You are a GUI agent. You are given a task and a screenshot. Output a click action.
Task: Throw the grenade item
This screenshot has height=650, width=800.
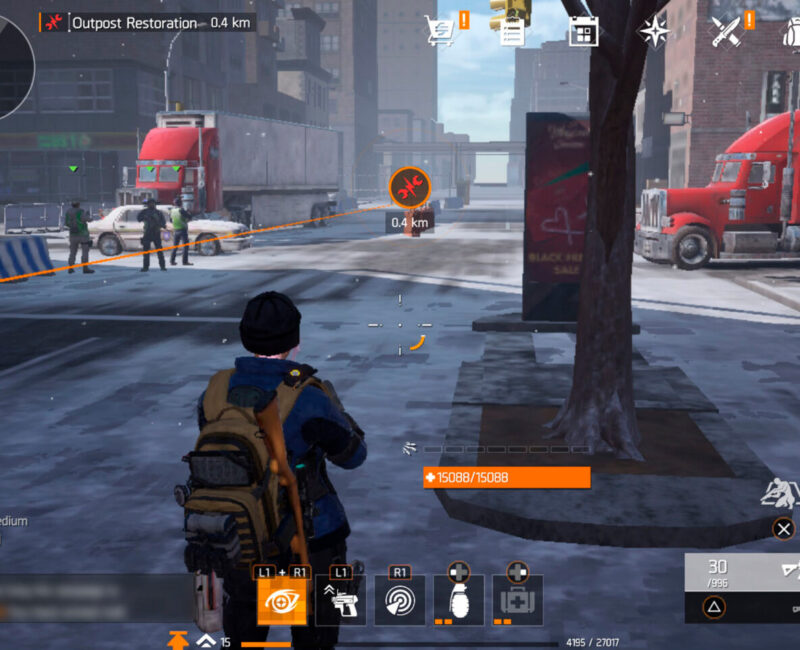[458, 600]
